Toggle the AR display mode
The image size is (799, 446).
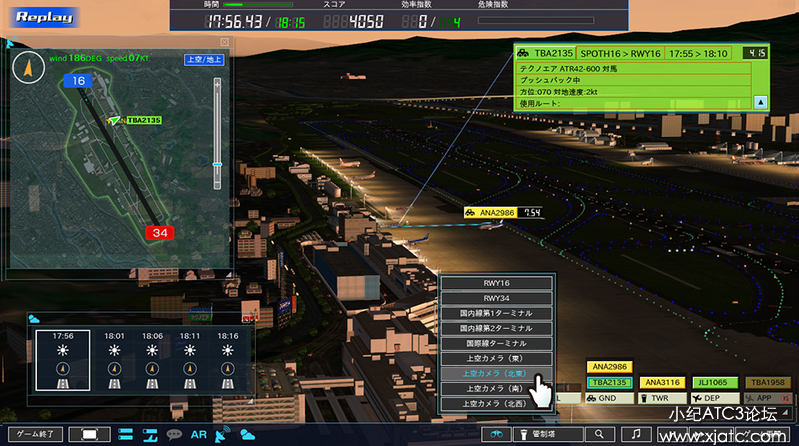pyautogui.click(x=199, y=435)
